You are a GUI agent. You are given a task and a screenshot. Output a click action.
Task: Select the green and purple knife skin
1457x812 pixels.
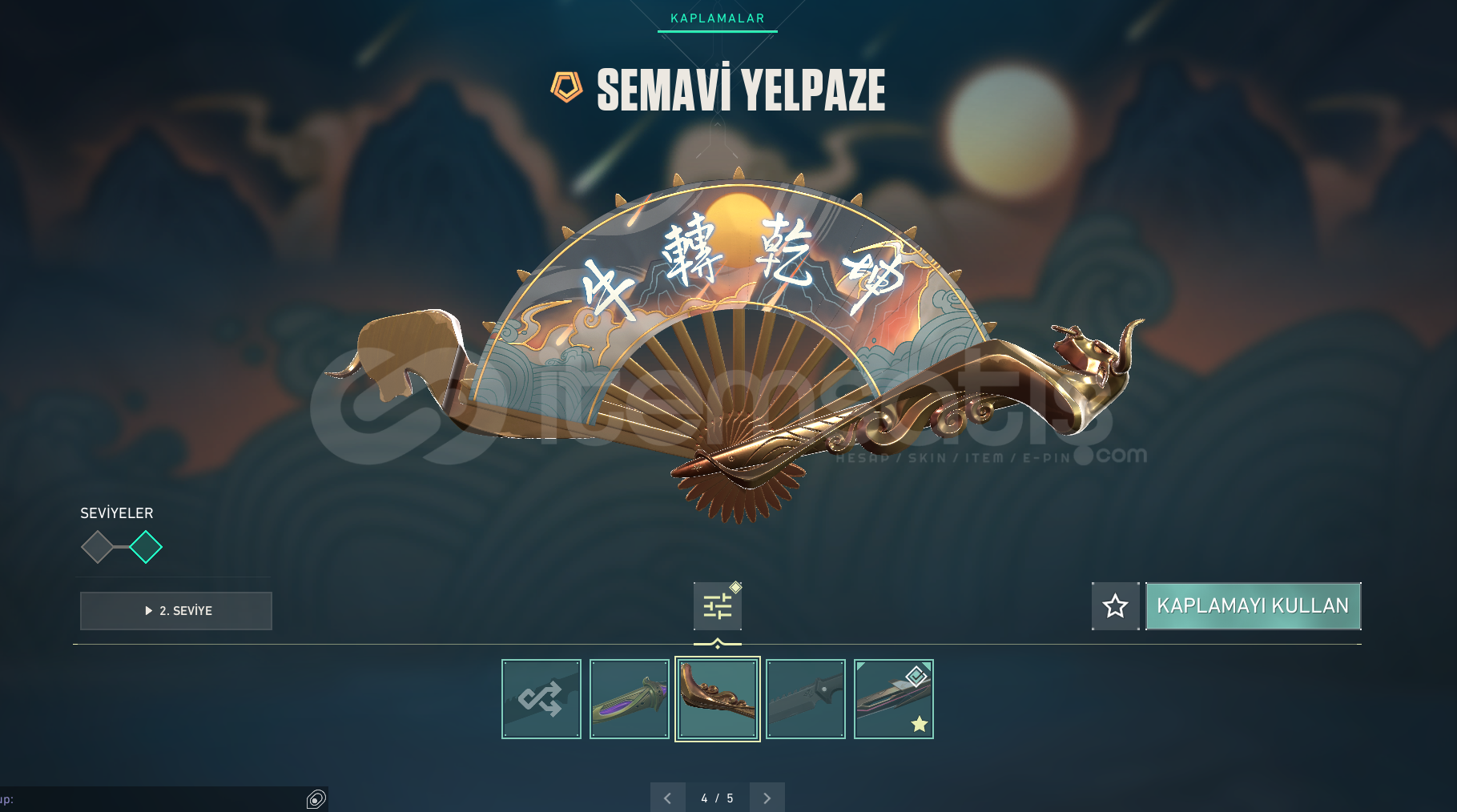[630, 699]
